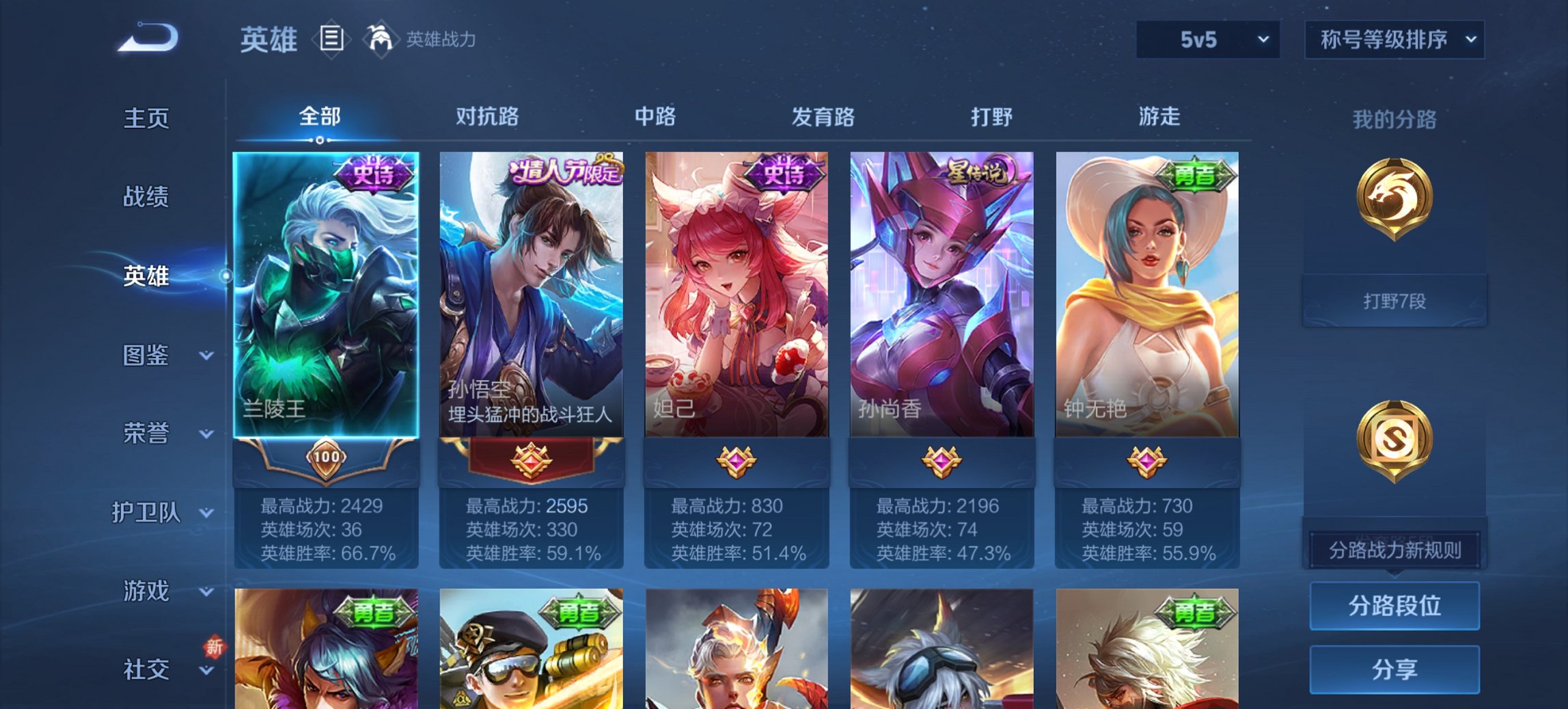Open 分路段位 panel
Screen dimensions: 1568x709
1394,606
